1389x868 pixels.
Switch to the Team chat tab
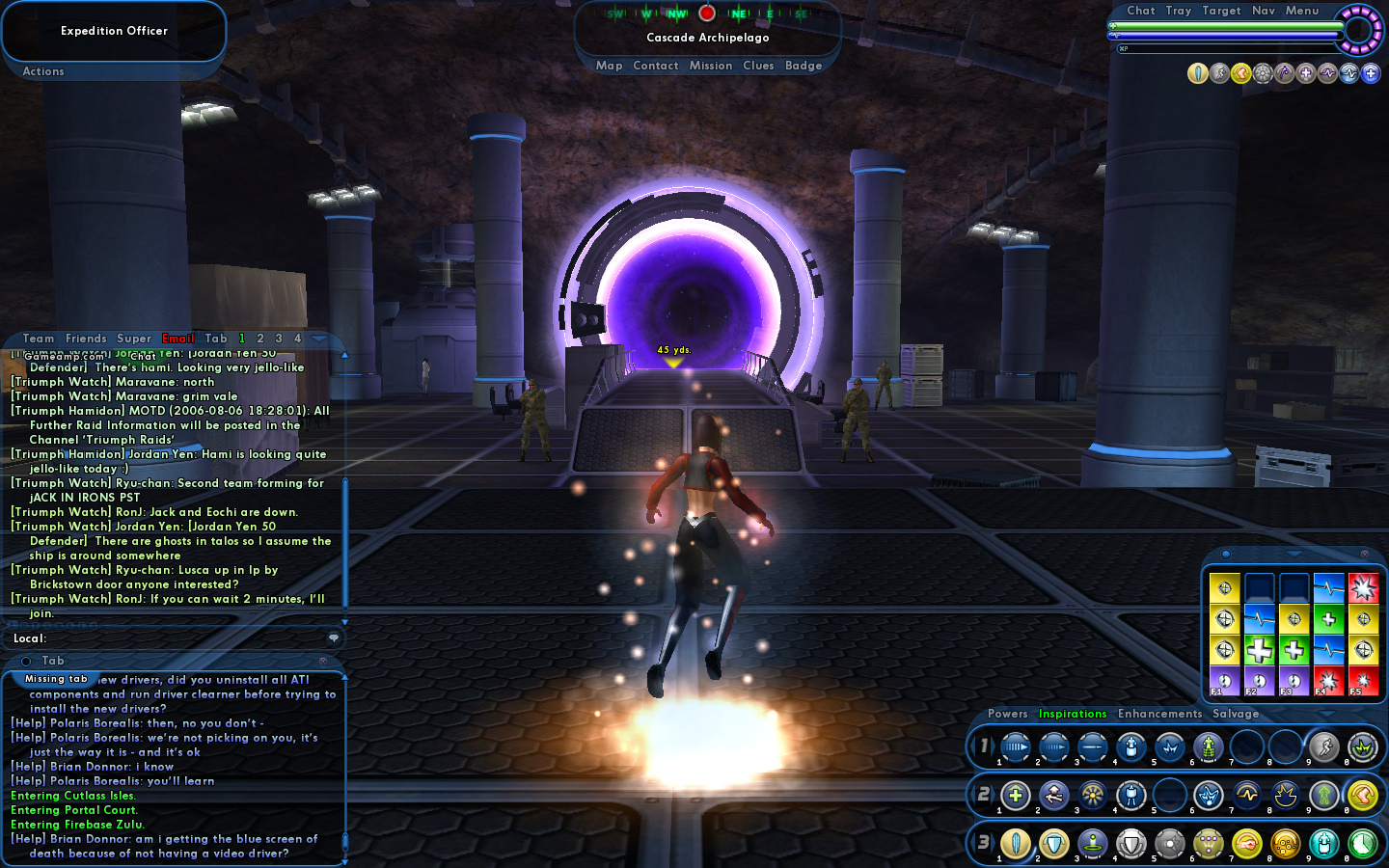pos(39,339)
